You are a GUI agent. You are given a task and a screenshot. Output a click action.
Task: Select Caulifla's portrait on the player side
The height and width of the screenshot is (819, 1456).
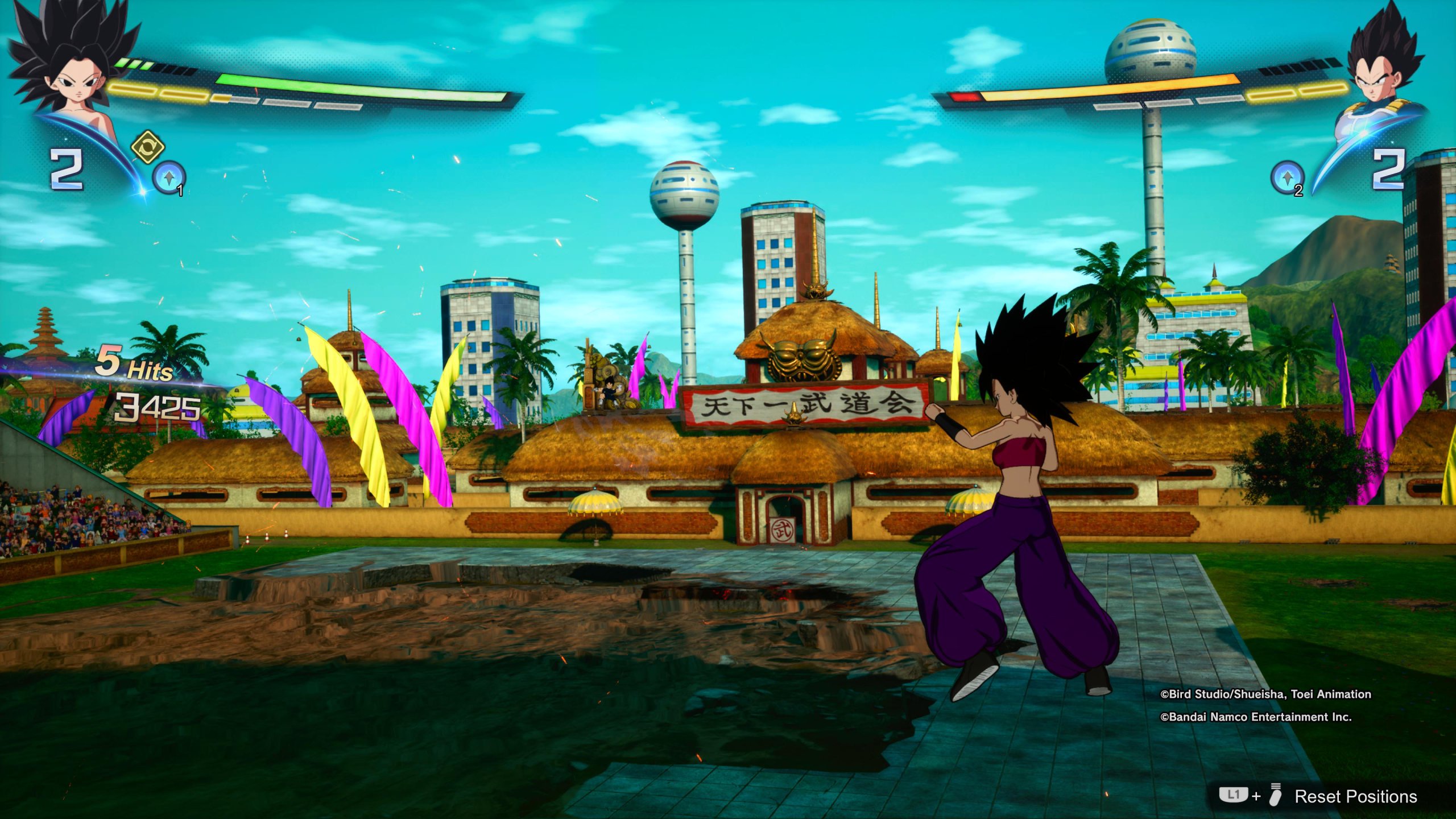point(71,74)
